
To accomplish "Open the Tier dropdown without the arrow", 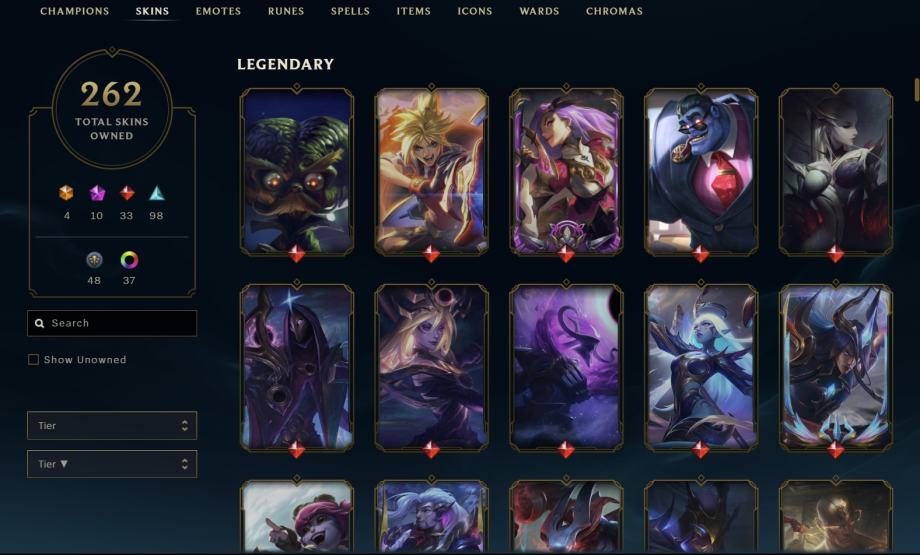I will coord(112,426).
